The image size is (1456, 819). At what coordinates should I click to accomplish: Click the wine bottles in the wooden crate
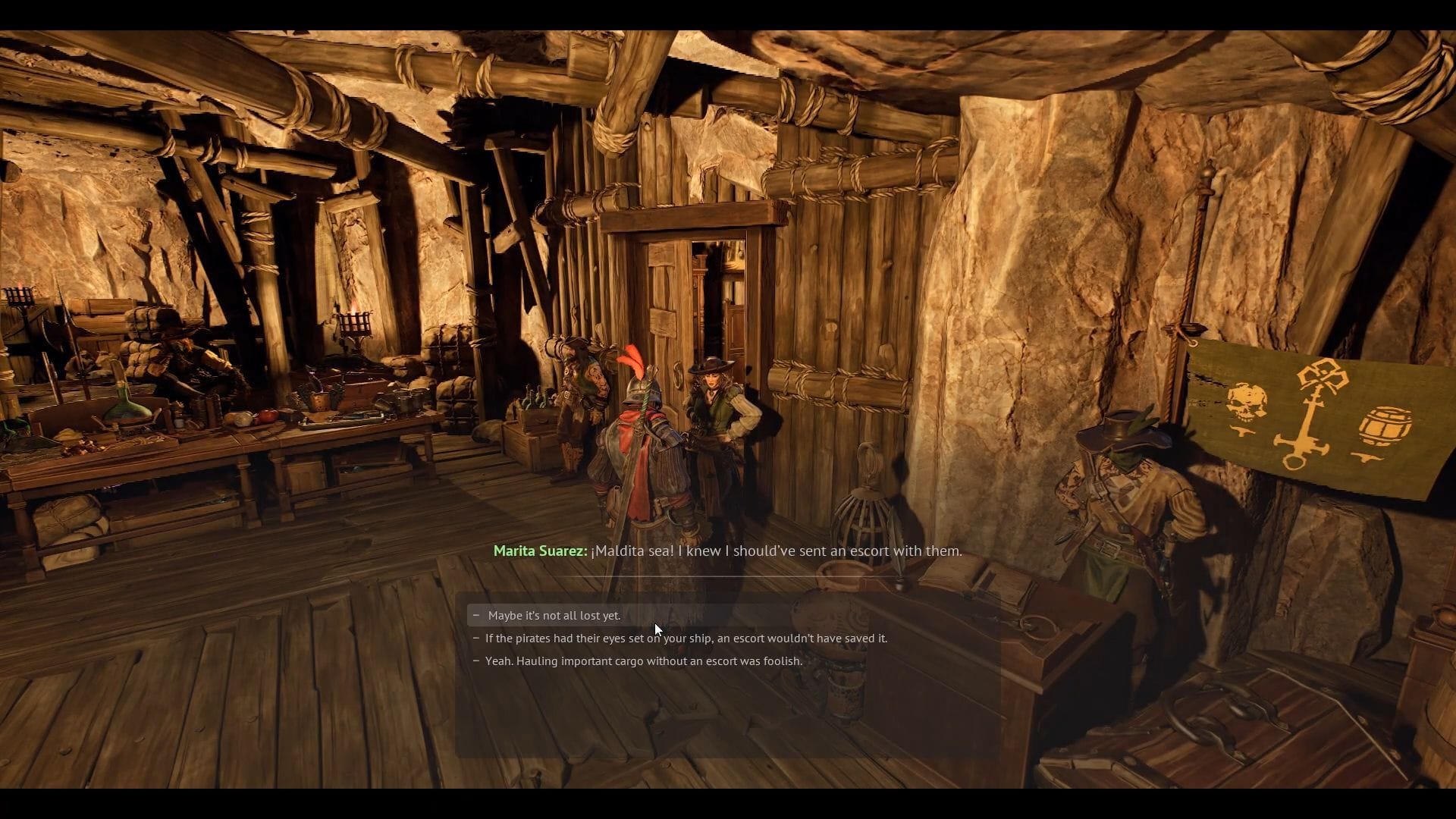(x=536, y=398)
